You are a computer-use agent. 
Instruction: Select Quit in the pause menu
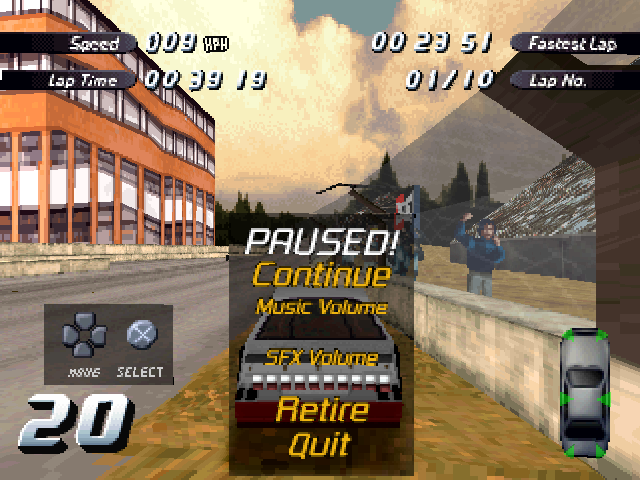(x=320, y=443)
